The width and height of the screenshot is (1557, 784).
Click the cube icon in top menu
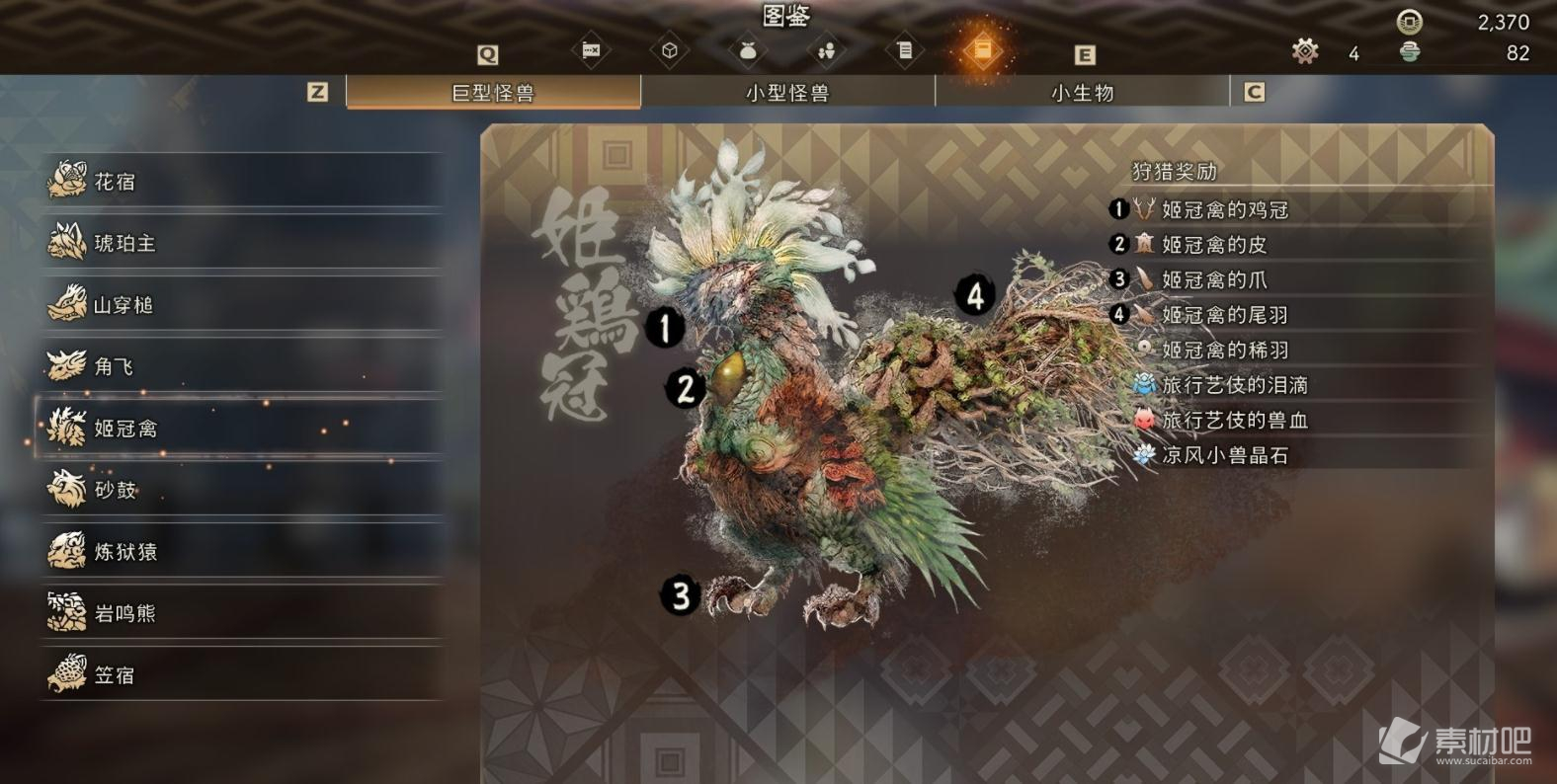click(x=670, y=50)
